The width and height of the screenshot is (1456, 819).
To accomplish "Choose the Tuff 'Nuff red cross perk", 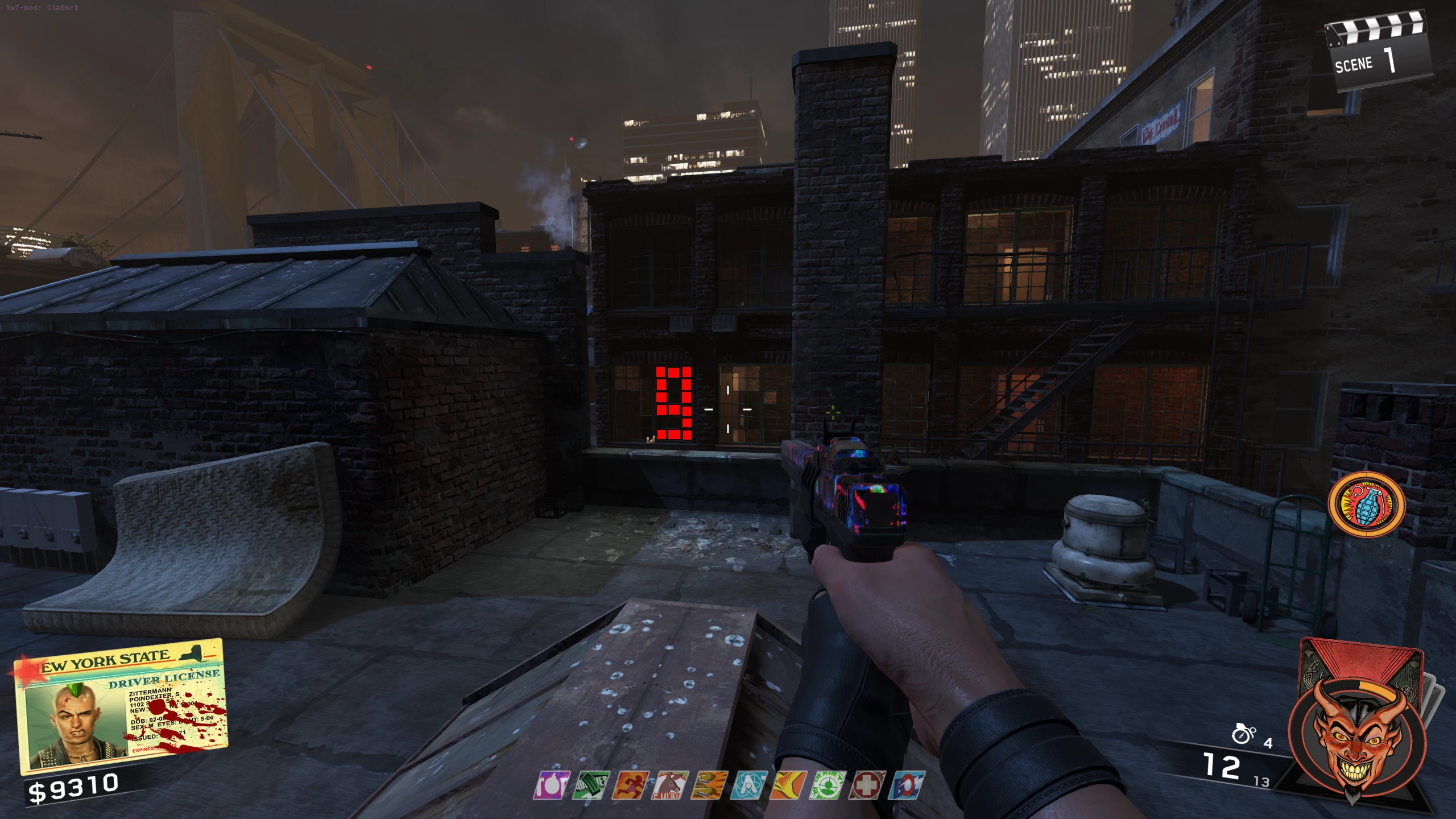I will (867, 785).
